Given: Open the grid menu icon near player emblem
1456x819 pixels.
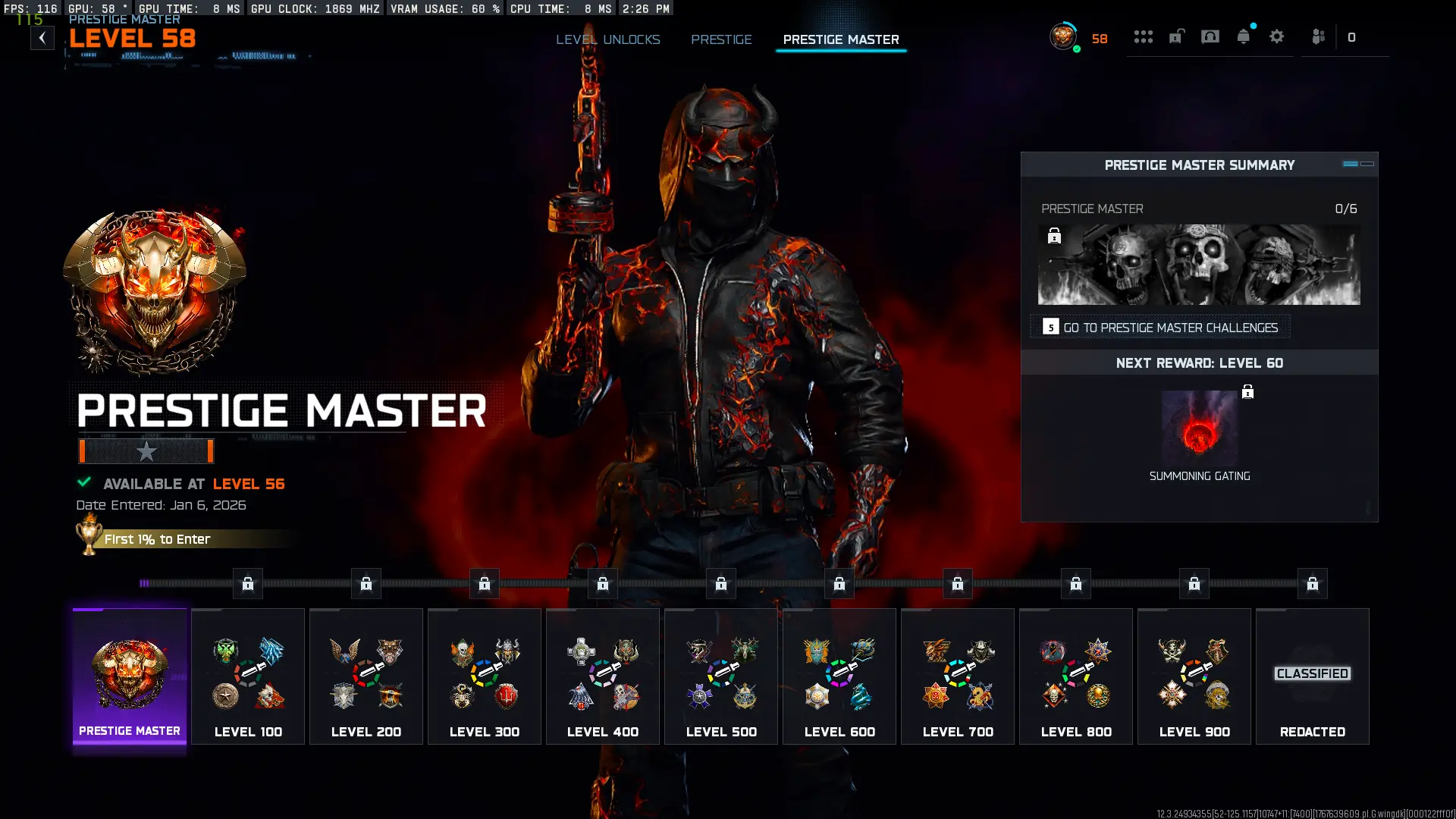Looking at the screenshot, I should [1144, 36].
